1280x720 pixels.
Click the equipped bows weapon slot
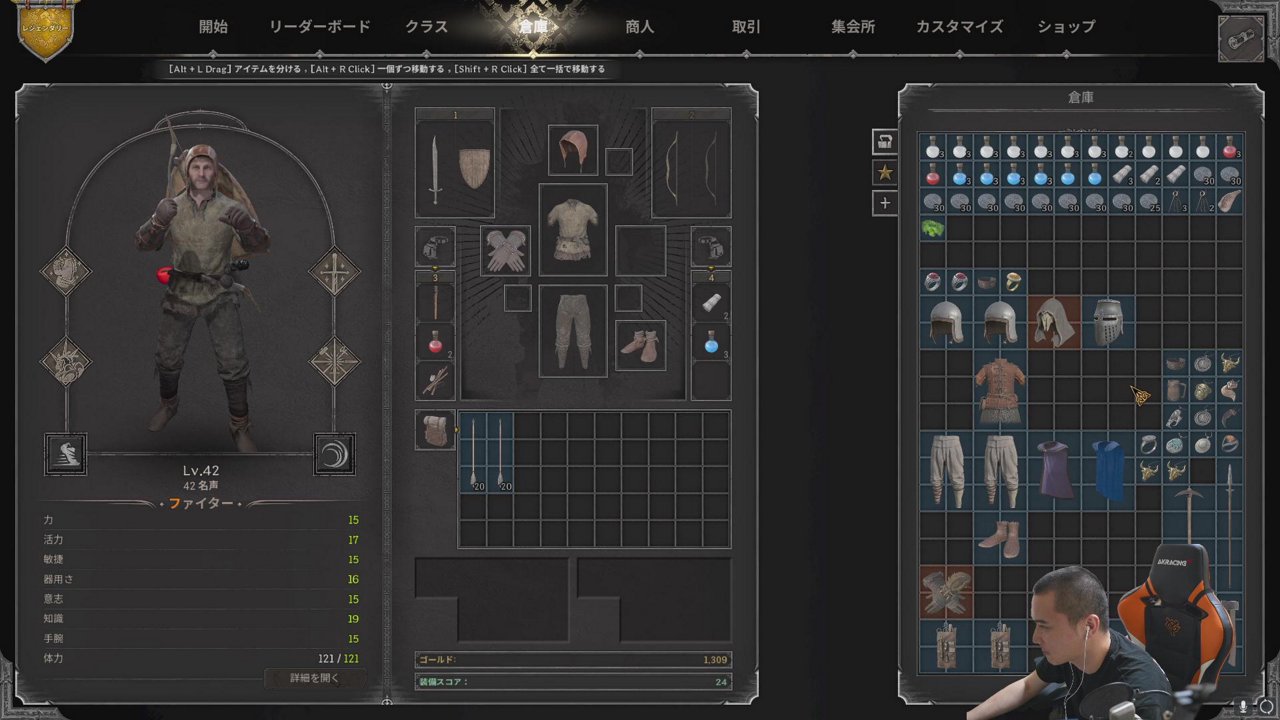(691, 169)
